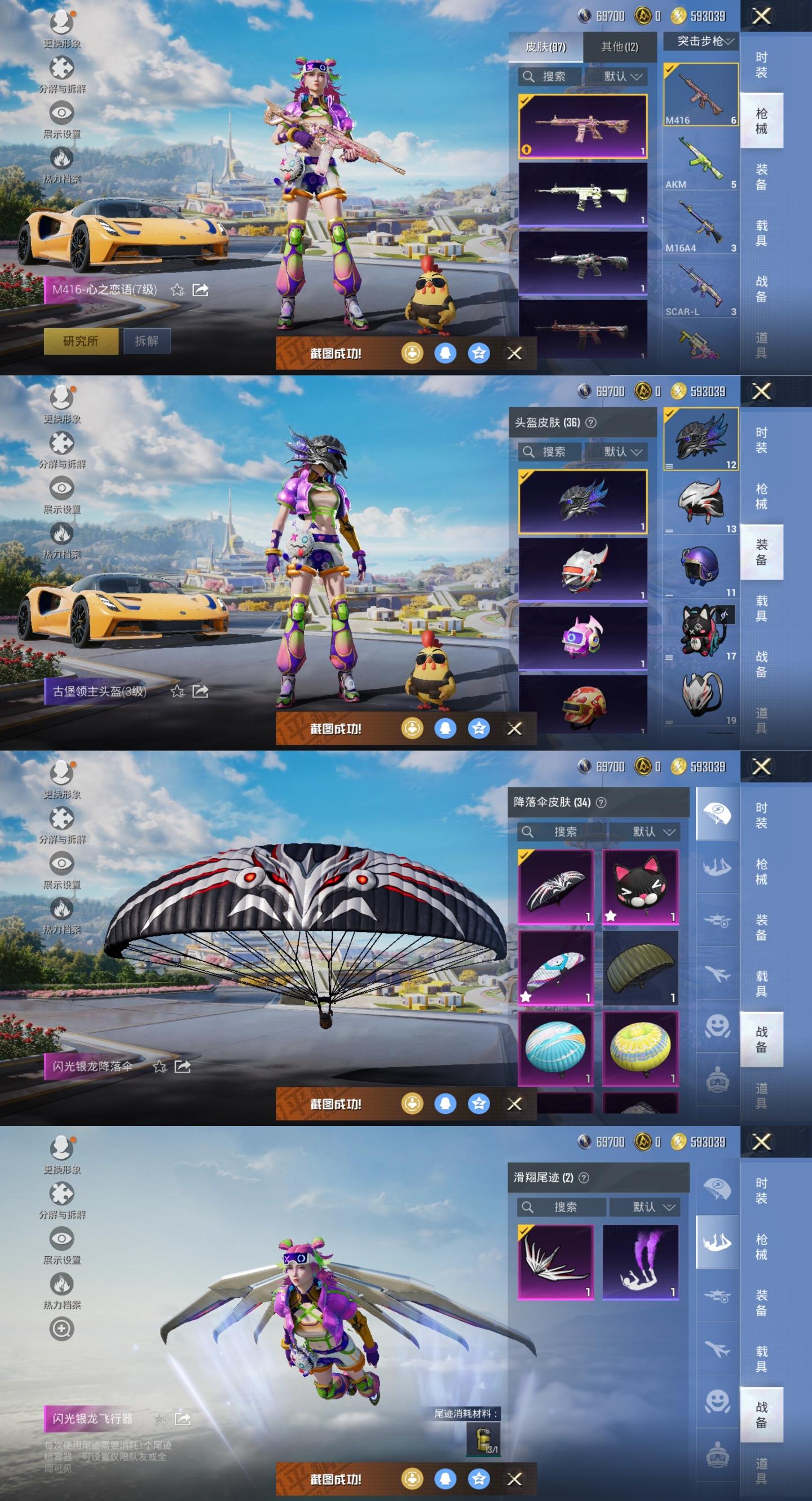Select the olive green default parachute
The width and height of the screenshot is (812, 1501).
[640, 967]
